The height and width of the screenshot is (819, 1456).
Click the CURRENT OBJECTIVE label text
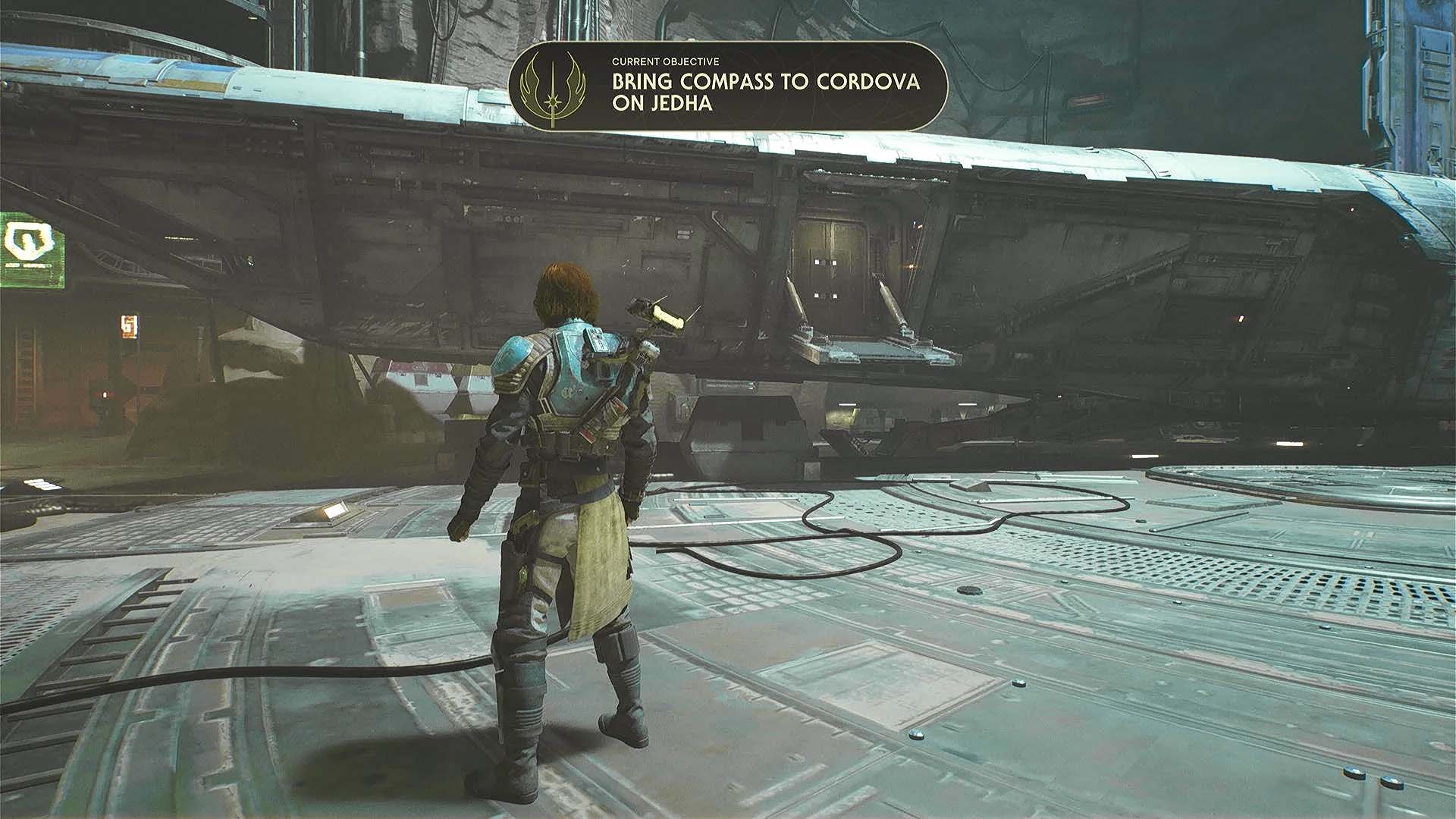coord(667,62)
